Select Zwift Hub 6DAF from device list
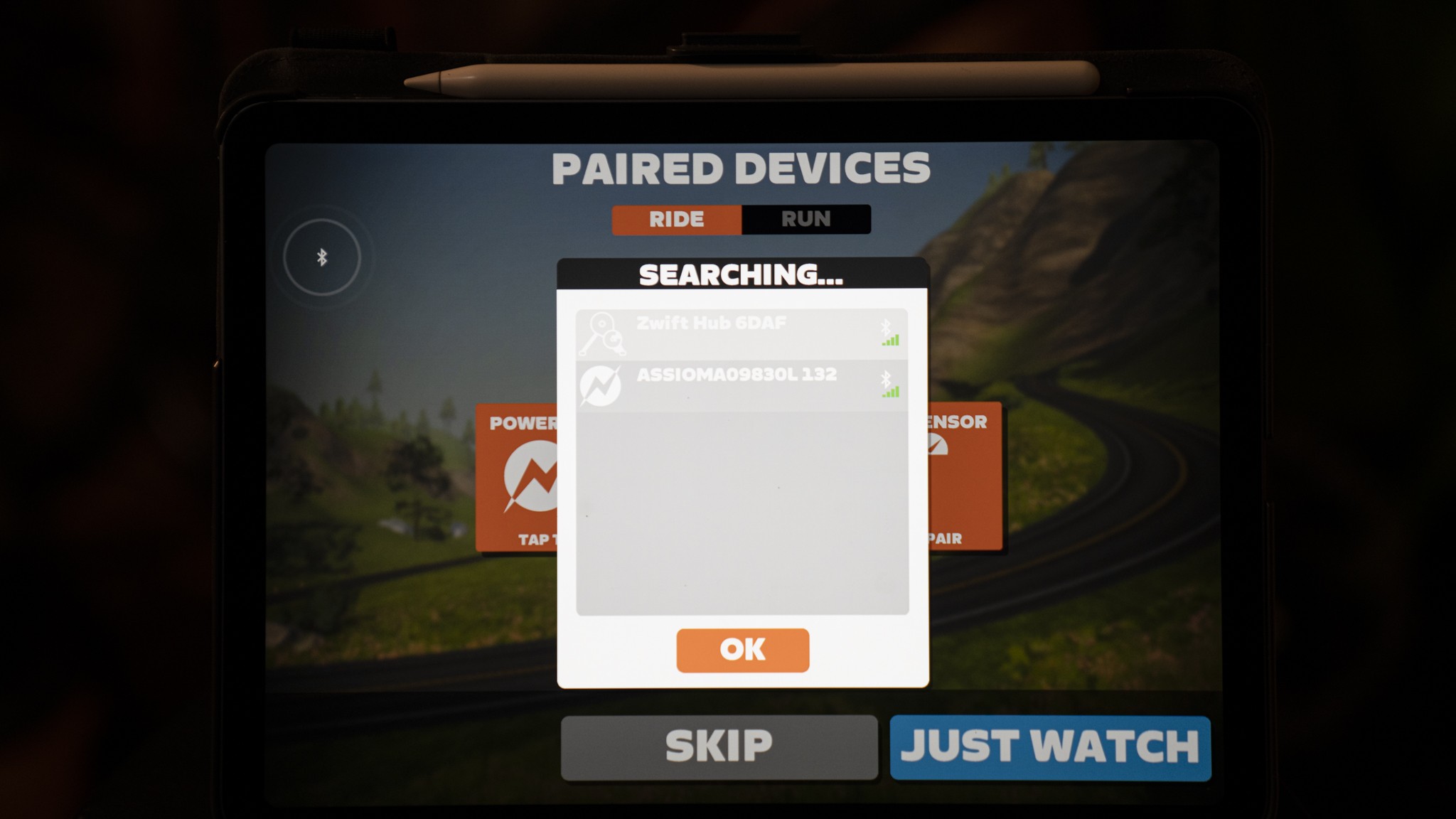The height and width of the screenshot is (819, 1456). coord(742,334)
